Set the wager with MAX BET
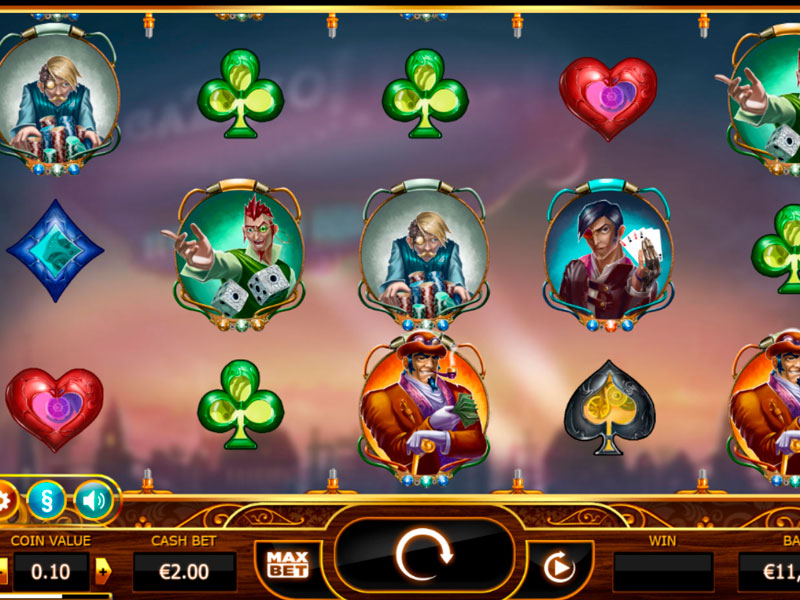The height and width of the screenshot is (600, 800). 287,564
